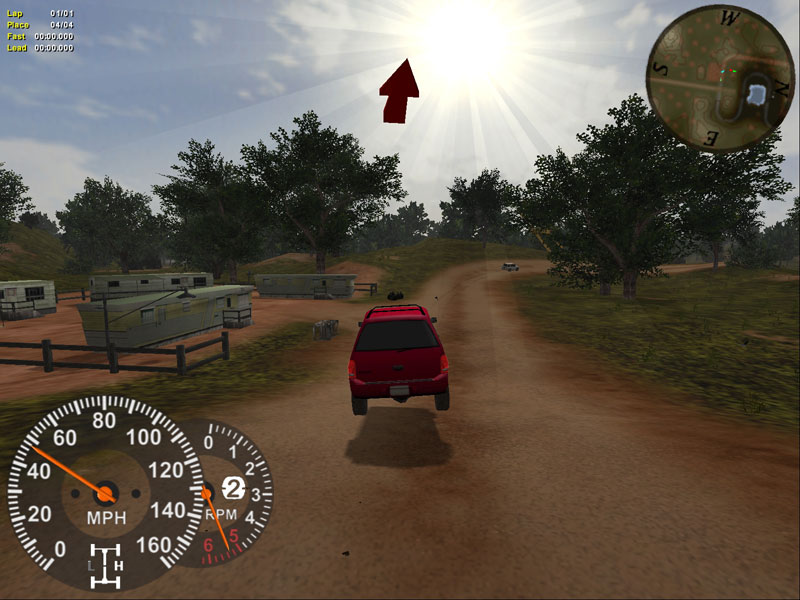Click the RPM tachometer gauge
This screenshot has height=600, width=800.
point(232,492)
